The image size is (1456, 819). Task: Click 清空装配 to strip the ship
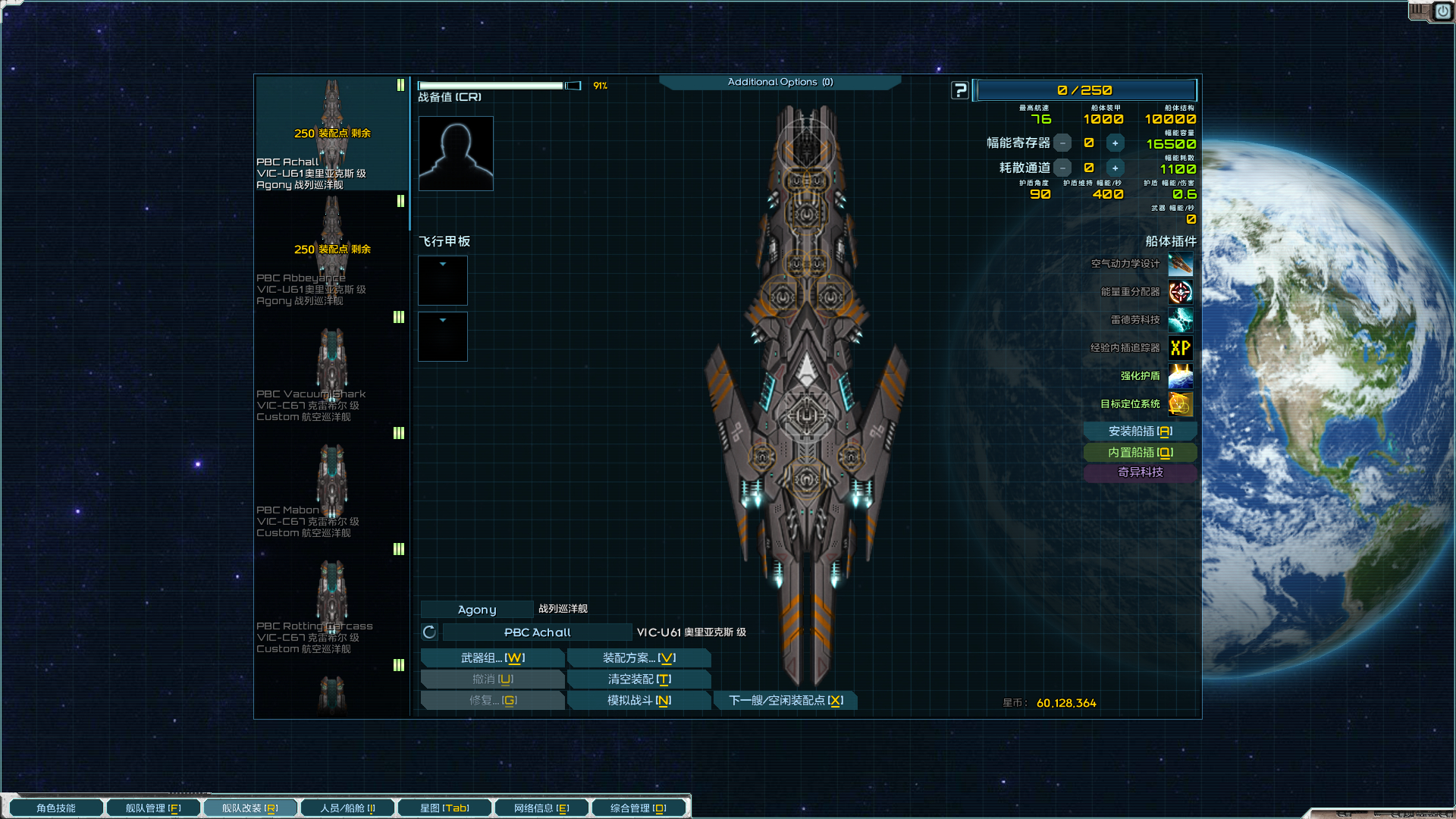639,679
